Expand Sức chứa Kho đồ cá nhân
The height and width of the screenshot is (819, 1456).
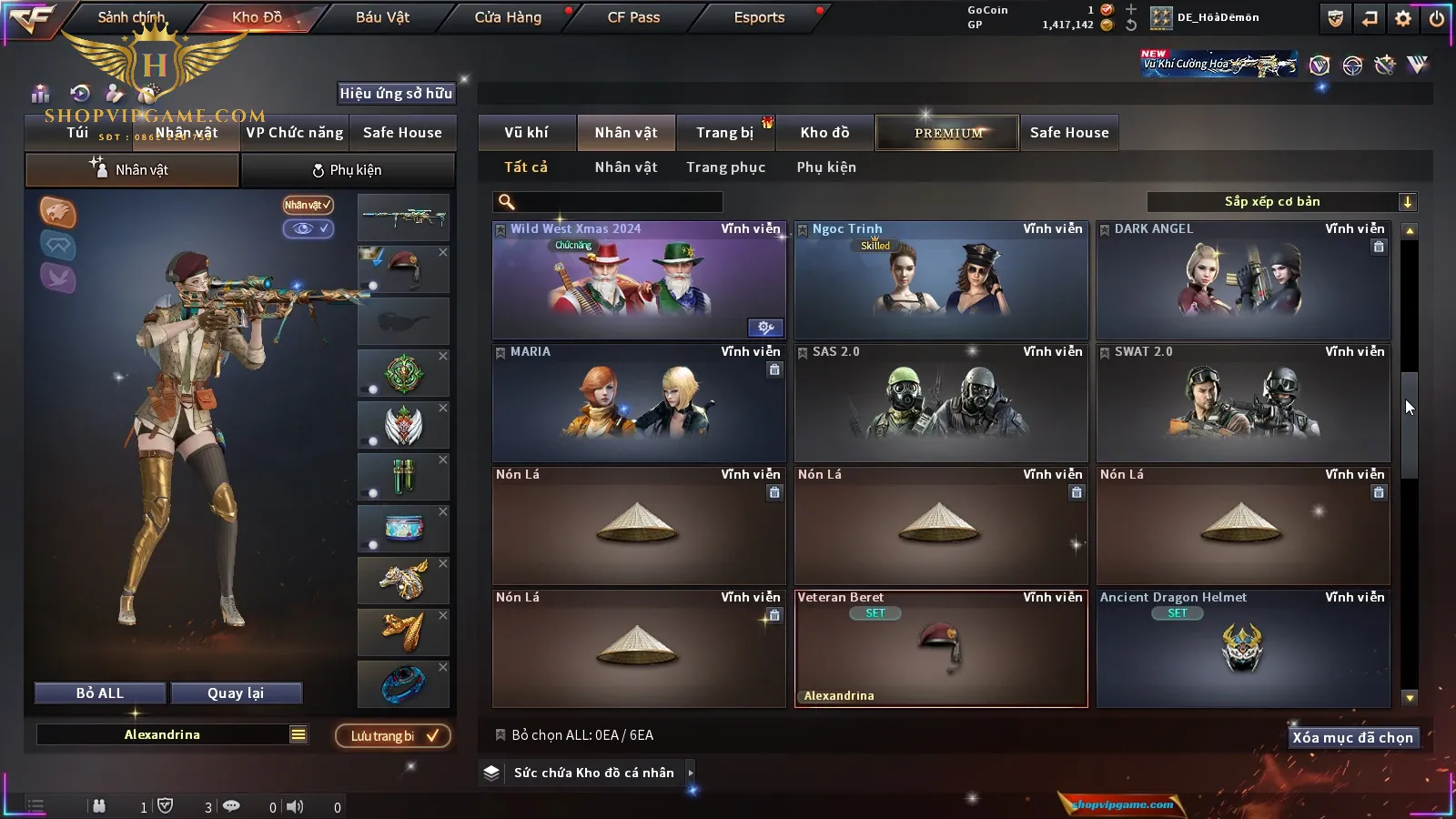(x=593, y=773)
